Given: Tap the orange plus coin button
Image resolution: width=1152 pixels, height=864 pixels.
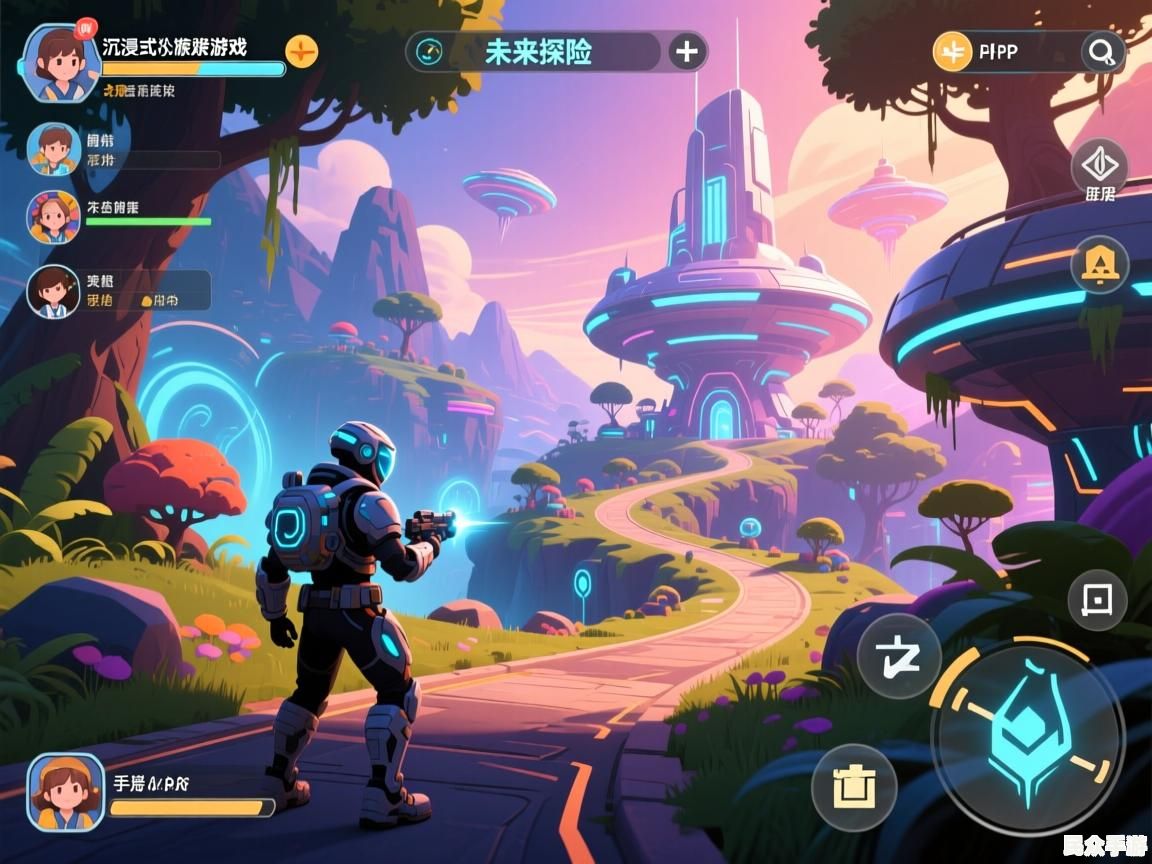Looking at the screenshot, I should point(301,50).
